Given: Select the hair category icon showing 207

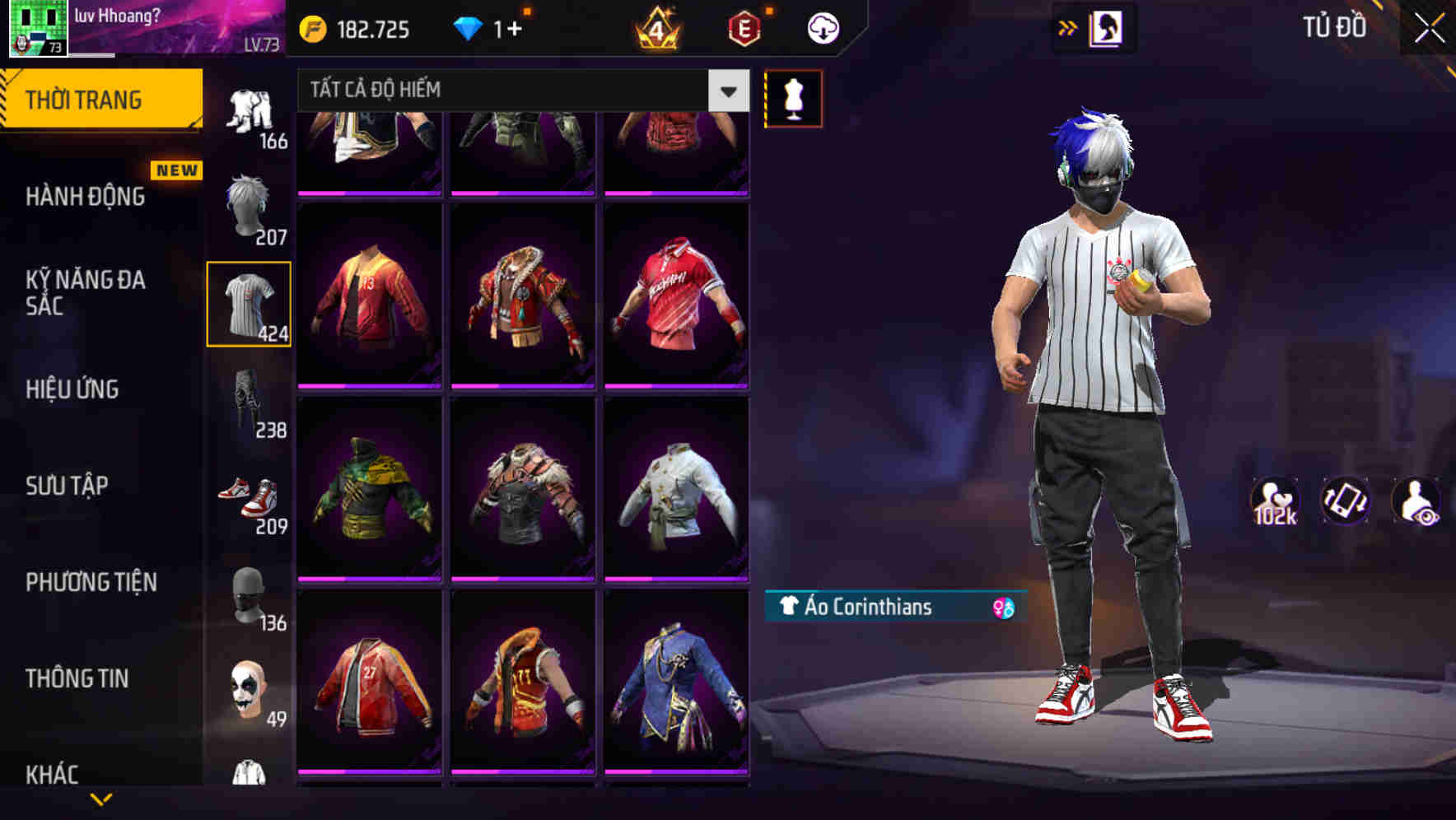Looking at the screenshot, I should coord(250,207).
